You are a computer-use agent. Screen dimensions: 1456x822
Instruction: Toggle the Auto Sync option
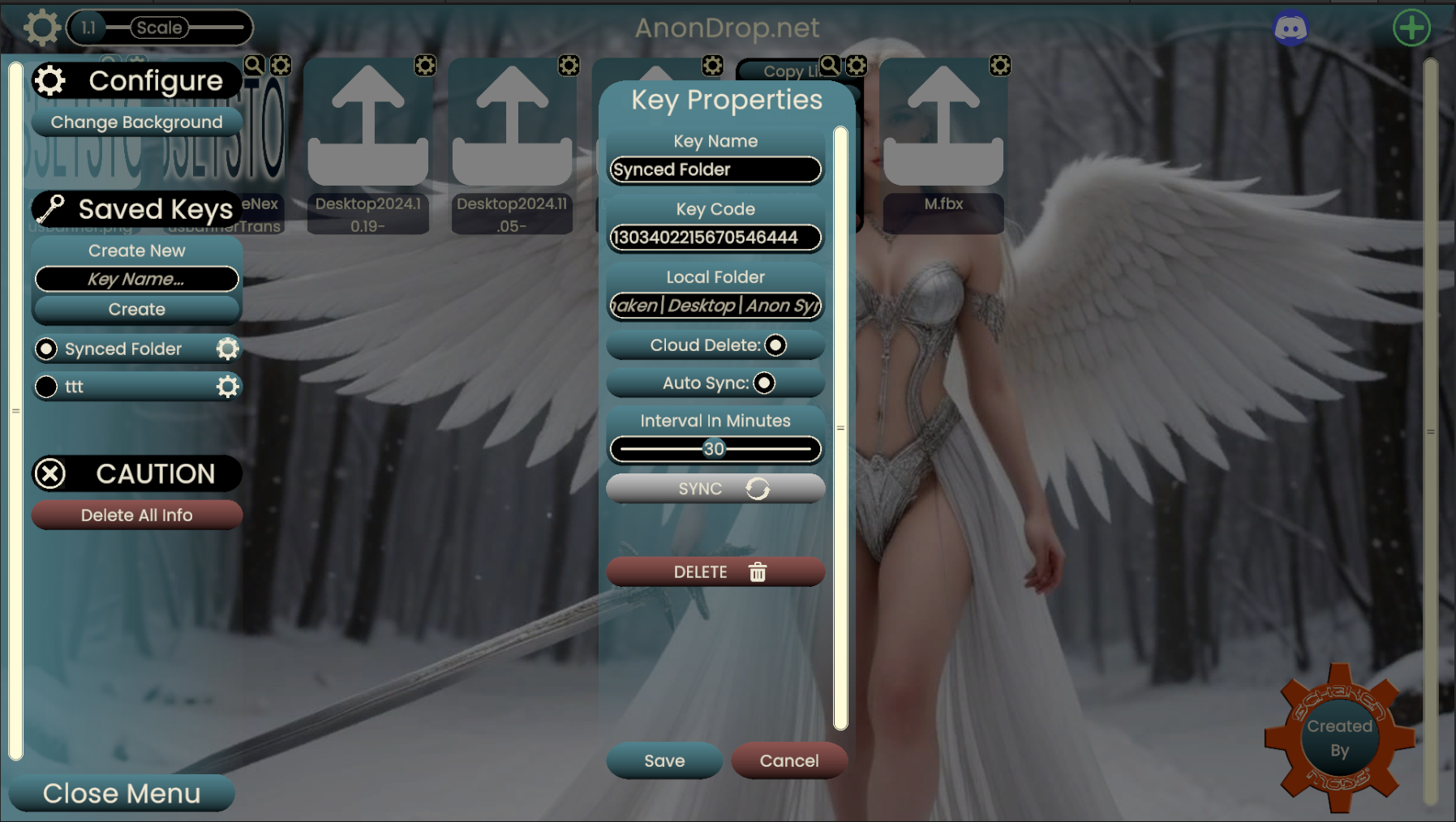click(x=764, y=383)
